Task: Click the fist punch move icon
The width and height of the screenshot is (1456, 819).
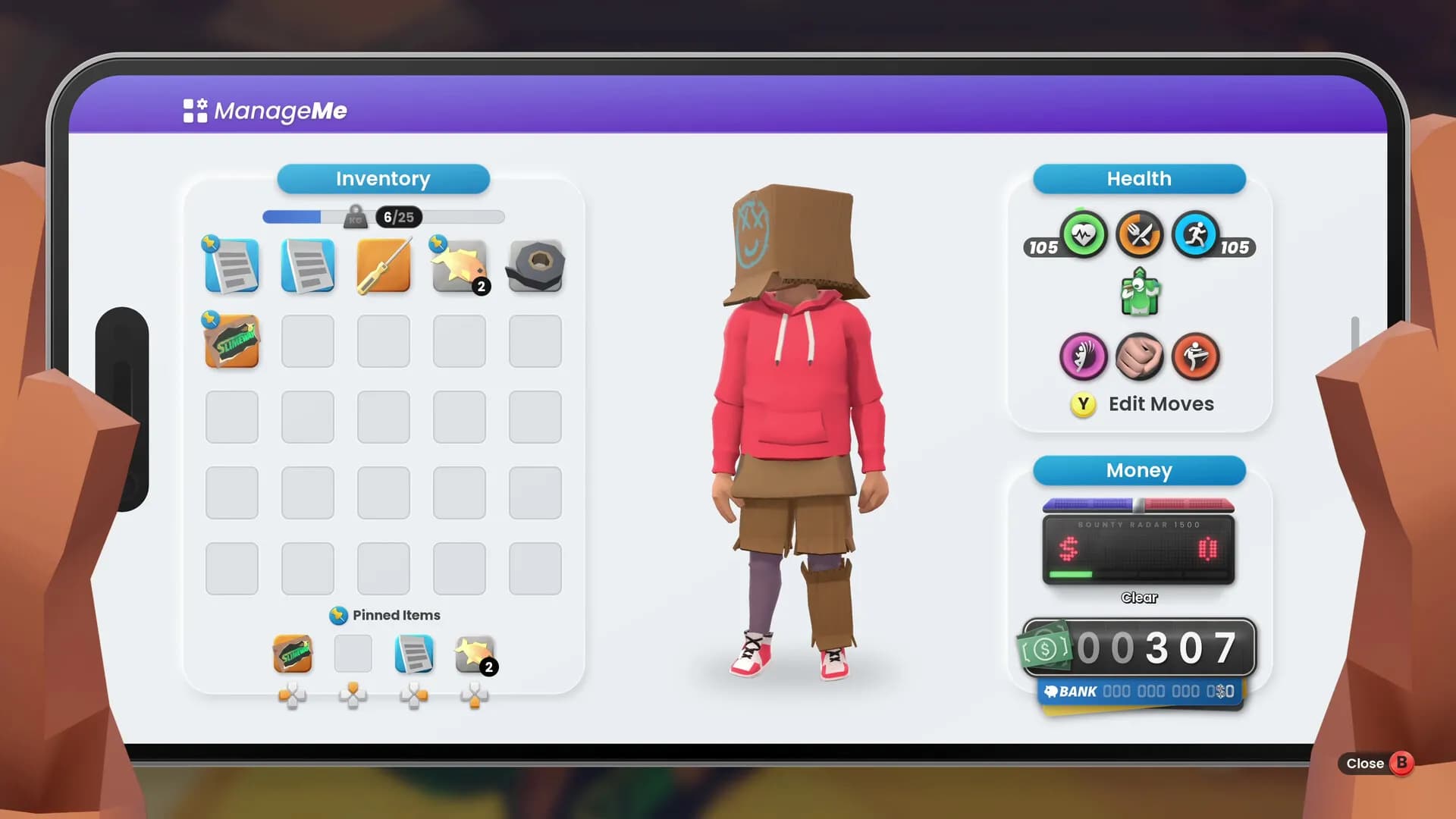Action: point(1139,356)
